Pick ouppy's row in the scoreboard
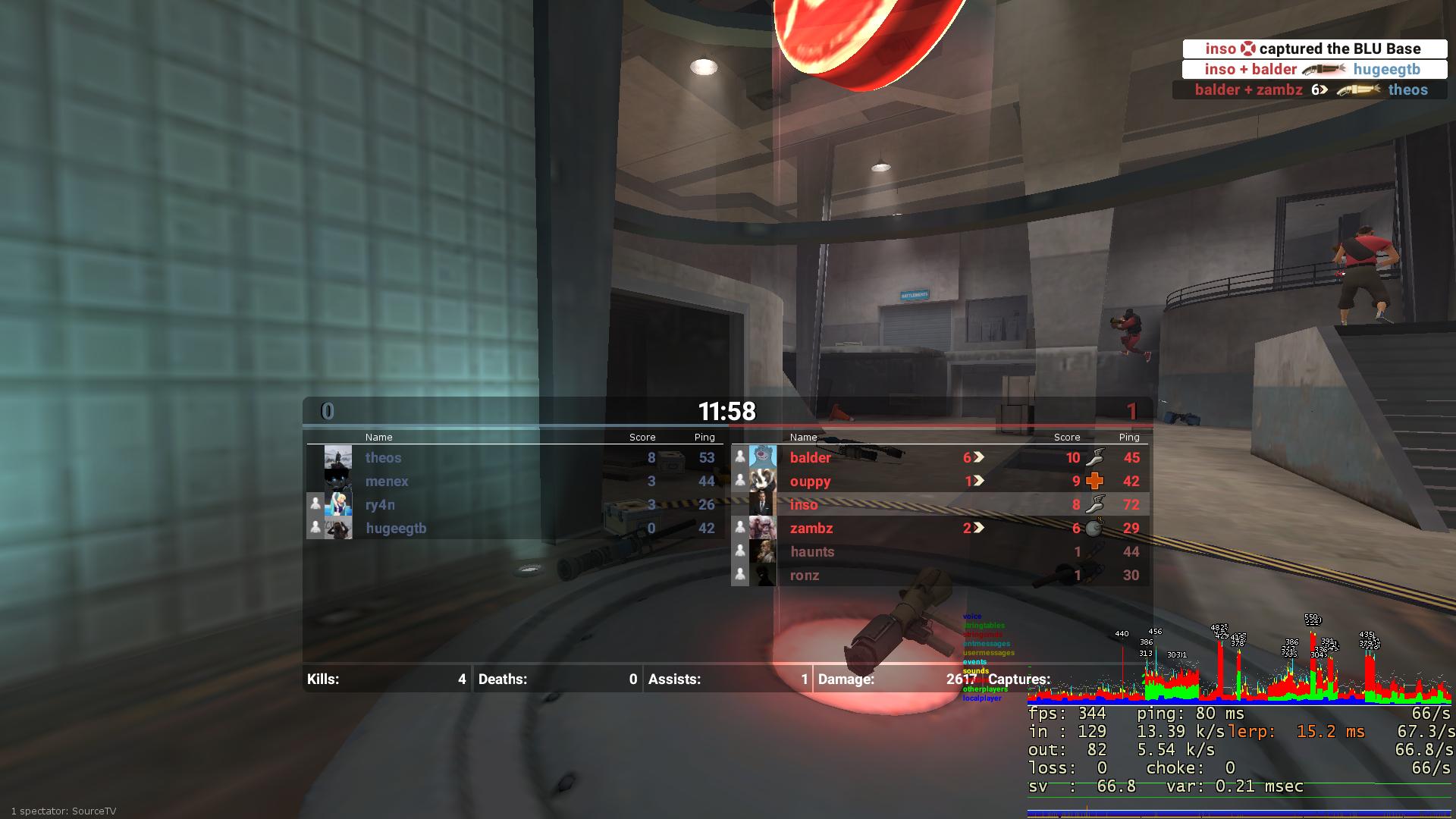The height and width of the screenshot is (819, 1456). point(811,481)
